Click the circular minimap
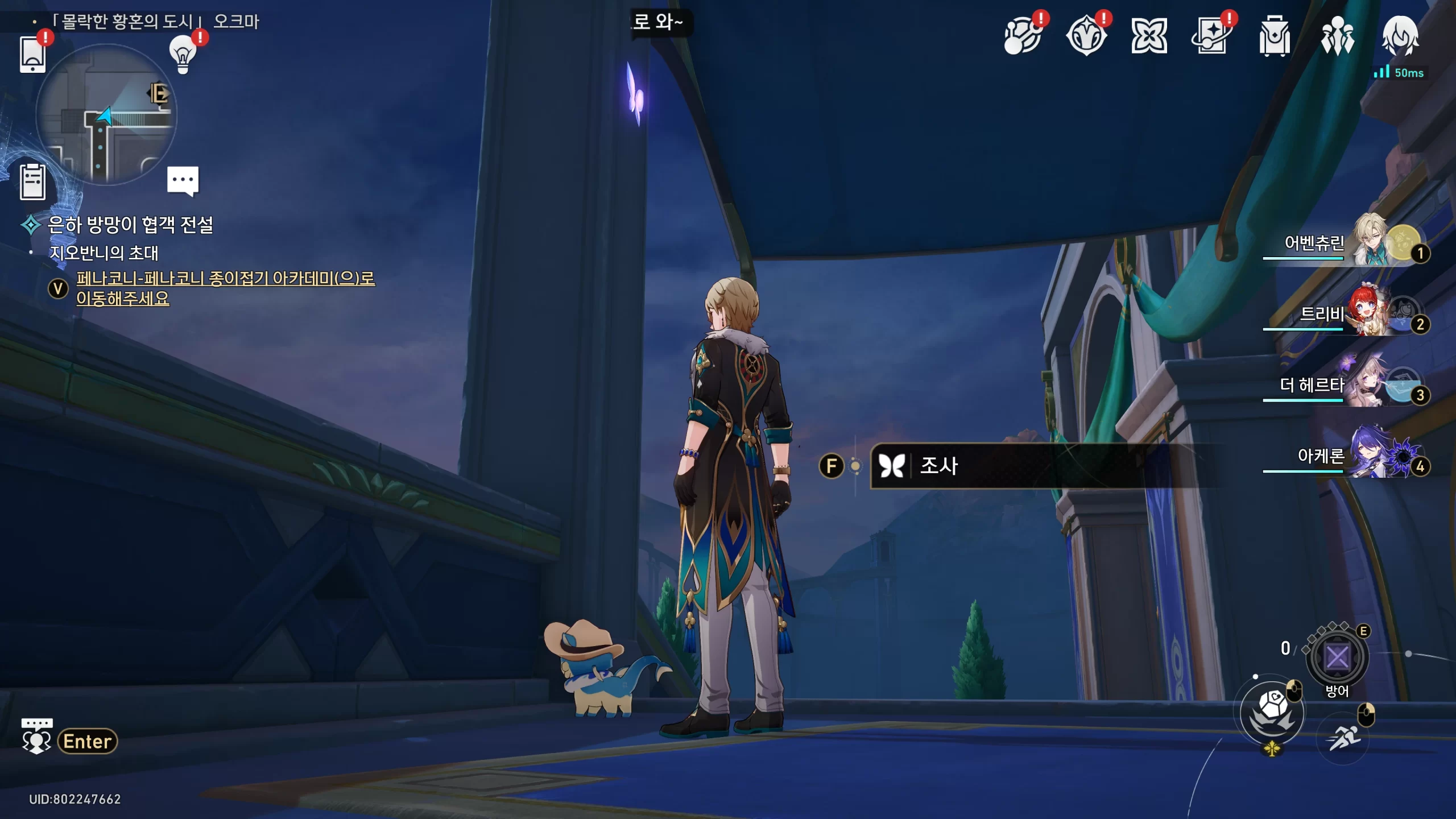The width and height of the screenshot is (1456, 819). pyautogui.click(x=106, y=115)
